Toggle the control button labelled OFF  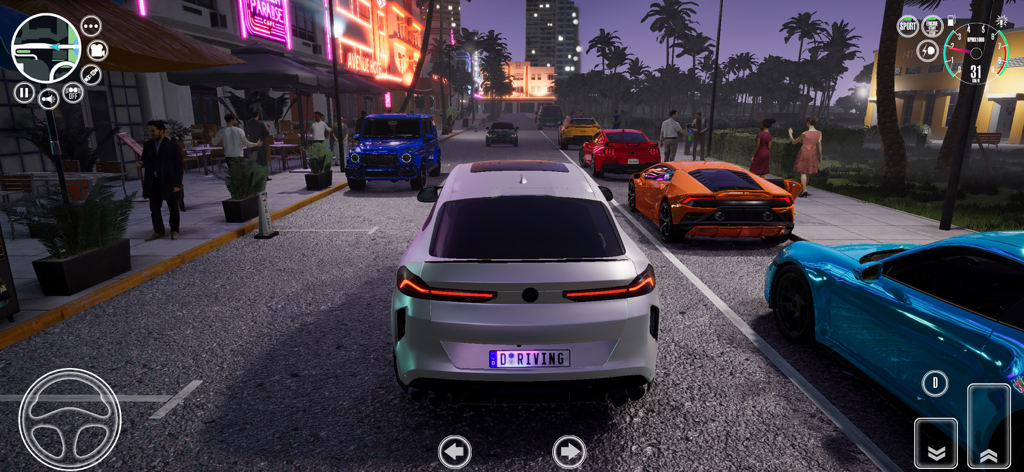click(x=72, y=93)
